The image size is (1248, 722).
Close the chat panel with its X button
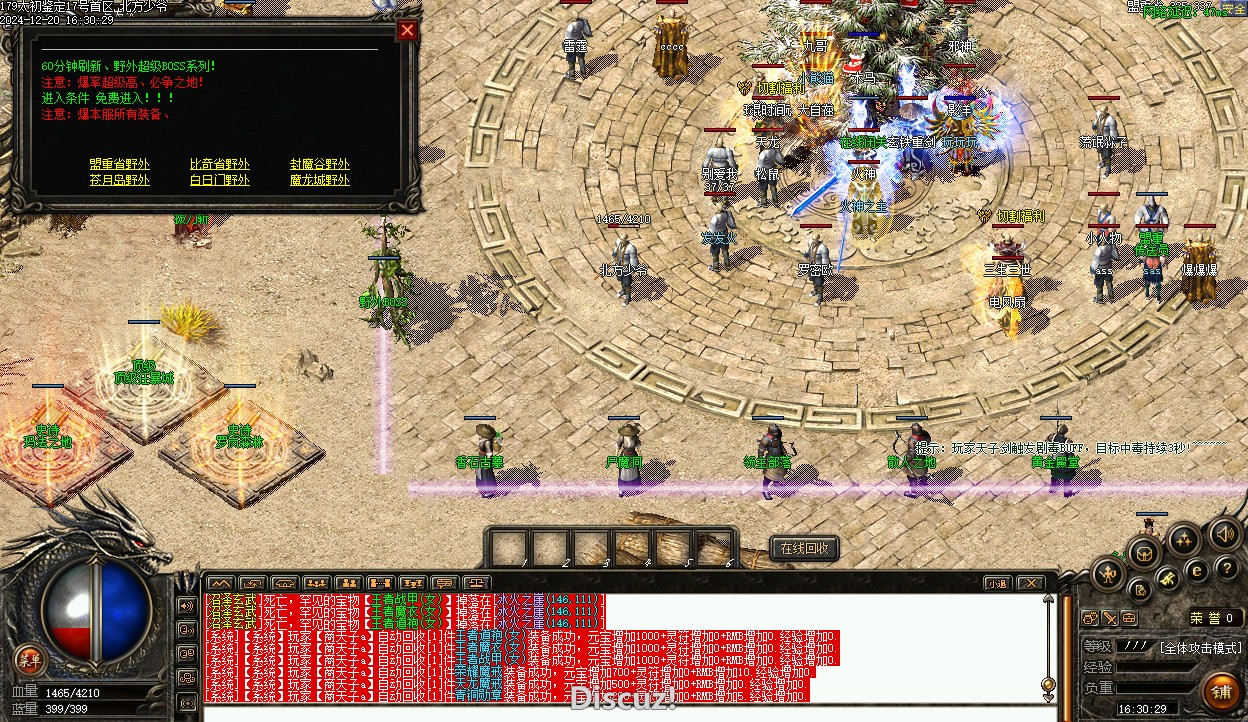pyautogui.click(x=1030, y=583)
